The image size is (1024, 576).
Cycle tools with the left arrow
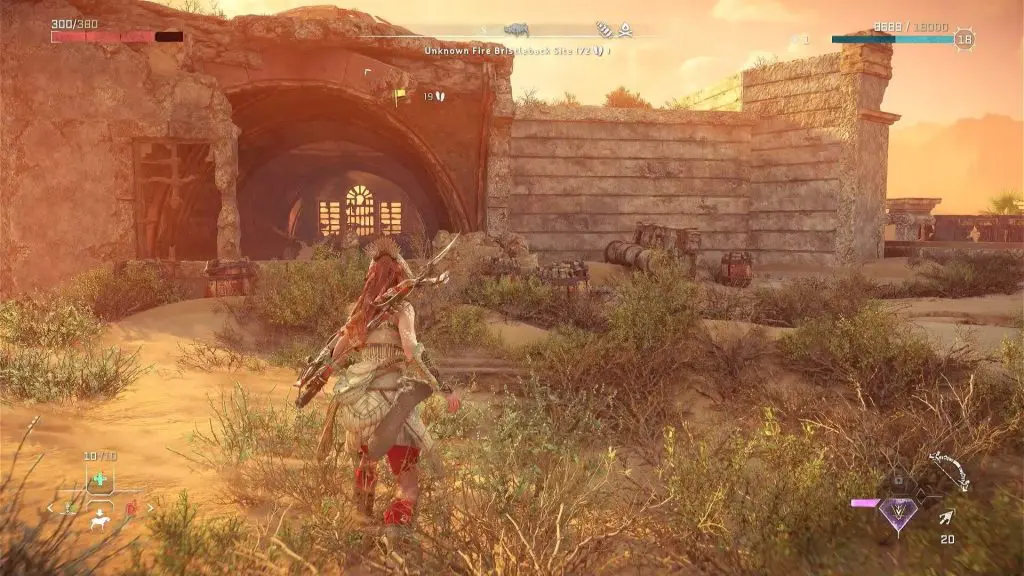click(50, 508)
